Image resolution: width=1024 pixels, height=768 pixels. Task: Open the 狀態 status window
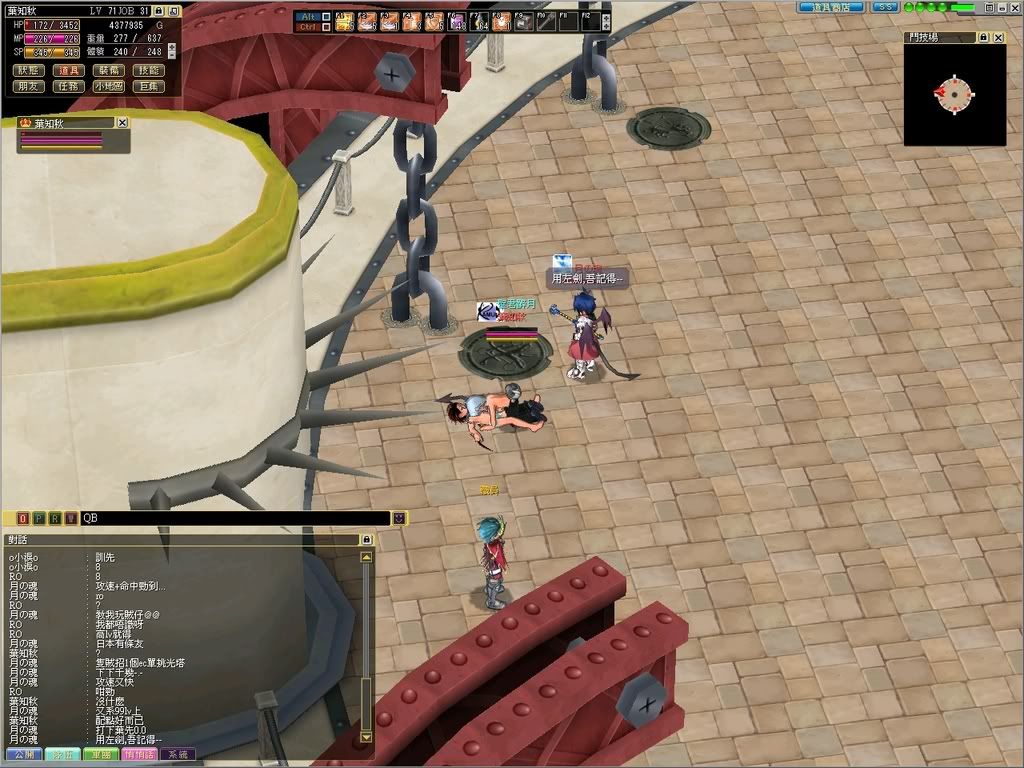[x=28, y=70]
